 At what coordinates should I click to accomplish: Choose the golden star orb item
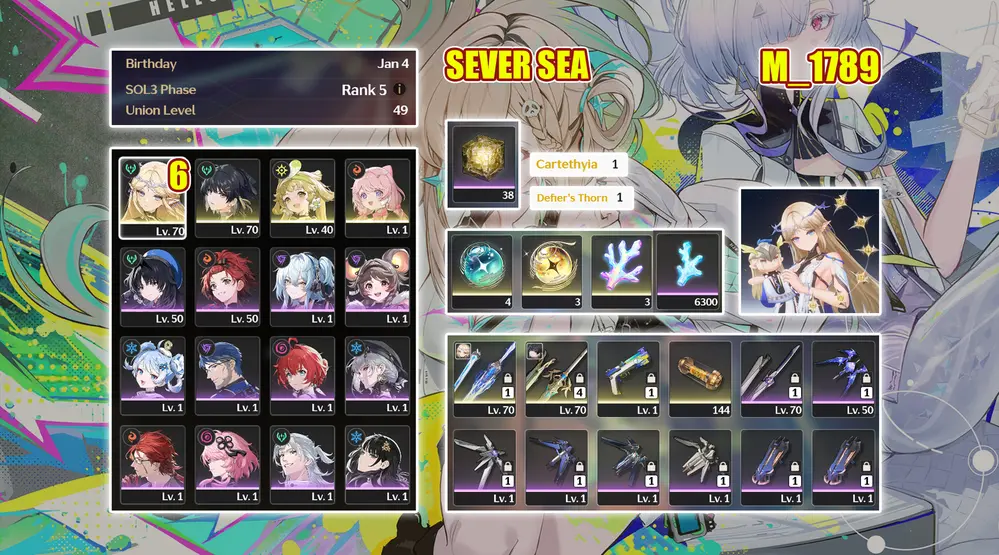[551, 270]
